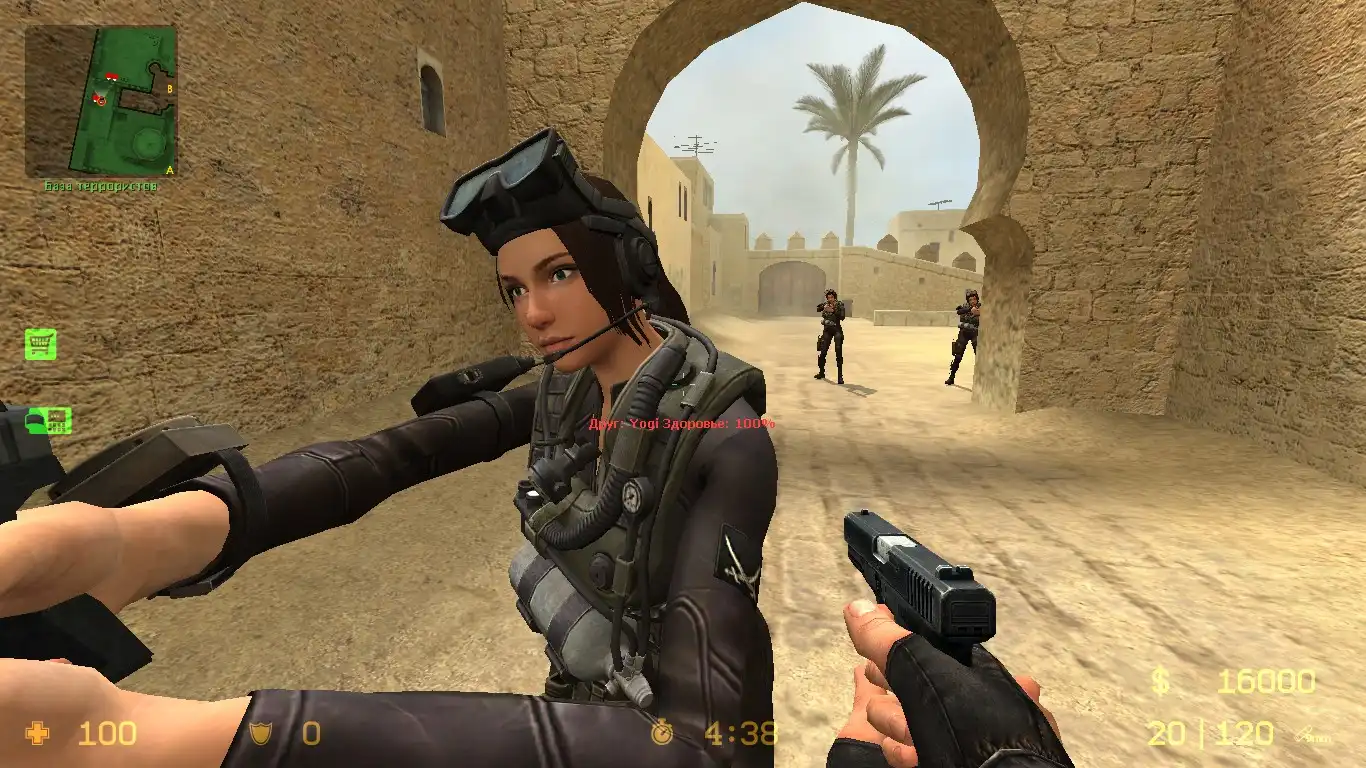This screenshot has width=1366, height=768.
Task: Select the green bomb carrier icon
Action: (x=48, y=421)
